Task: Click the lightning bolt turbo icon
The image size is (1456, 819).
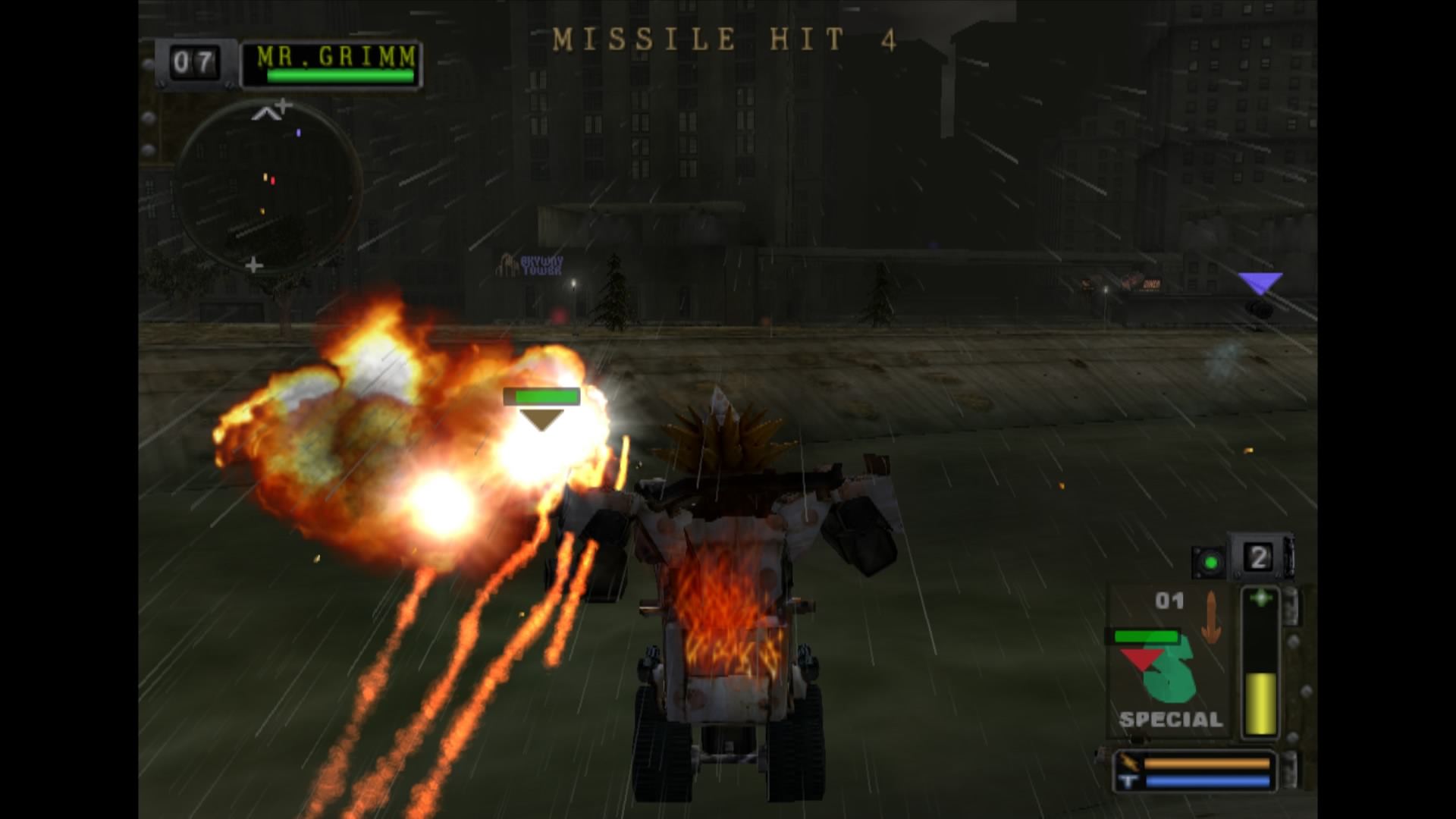Action: pos(1130,763)
